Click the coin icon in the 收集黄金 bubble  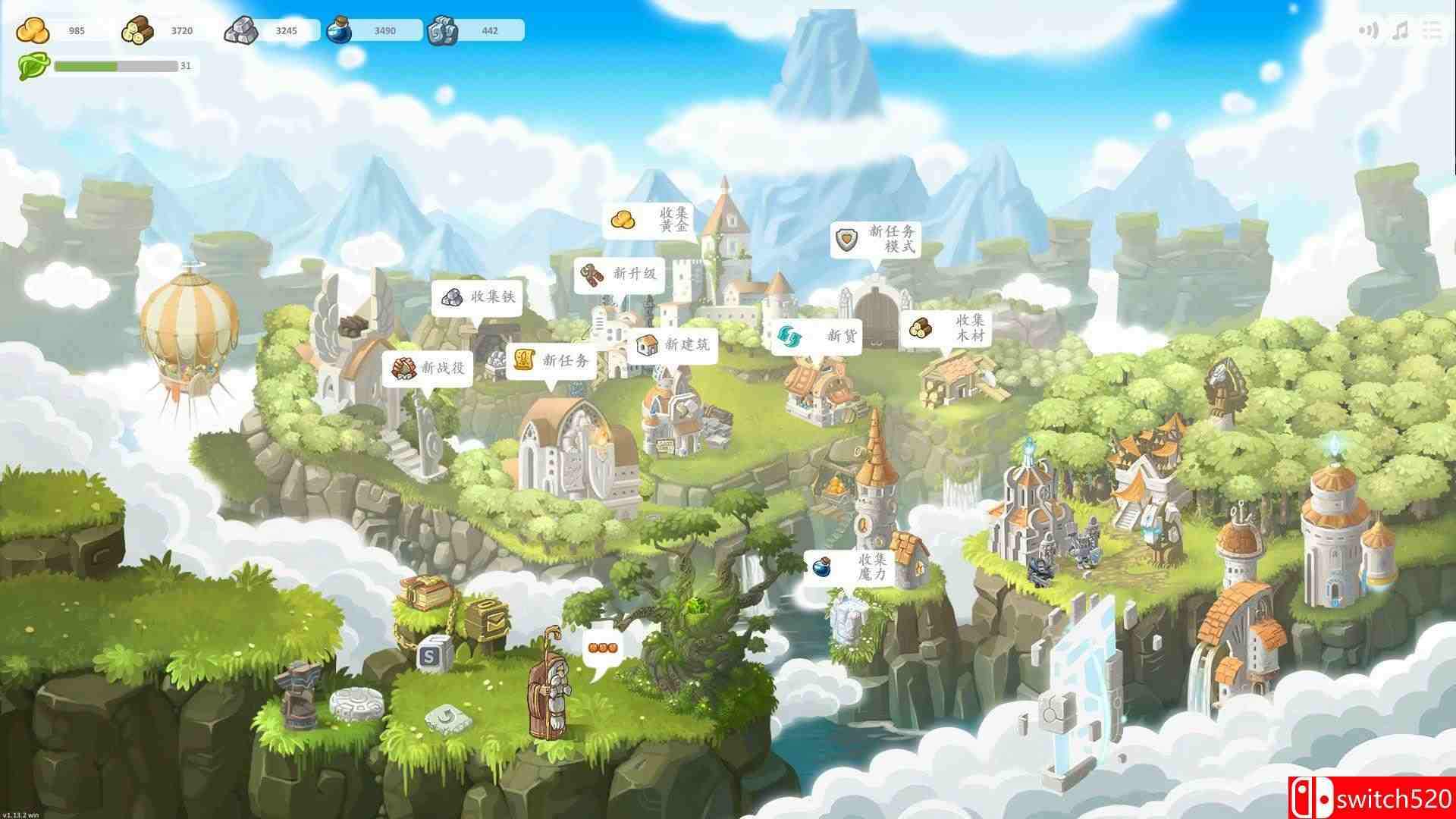[x=622, y=220]
